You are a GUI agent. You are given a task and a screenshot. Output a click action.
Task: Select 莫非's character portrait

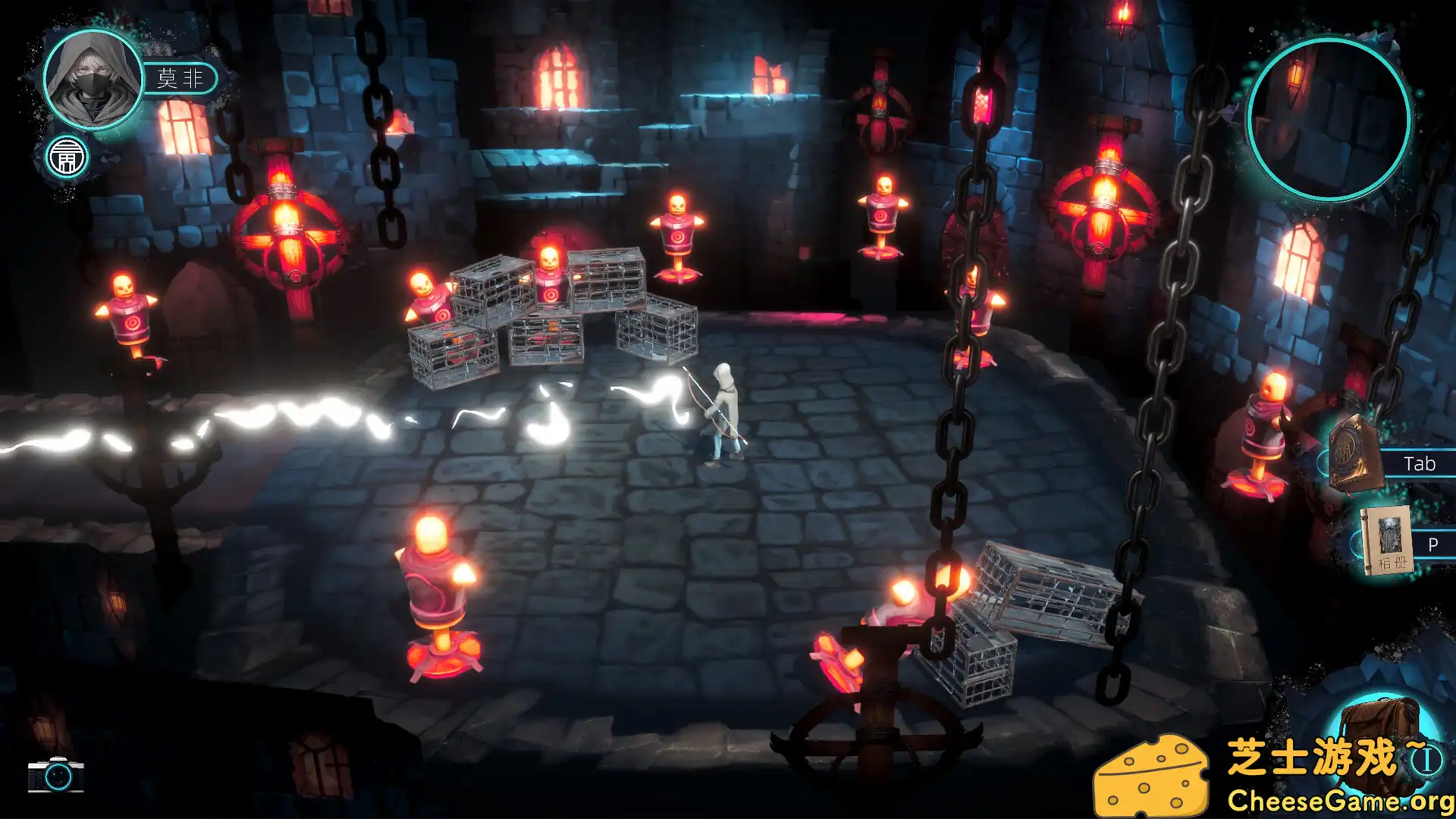click(x=91, y=80)
